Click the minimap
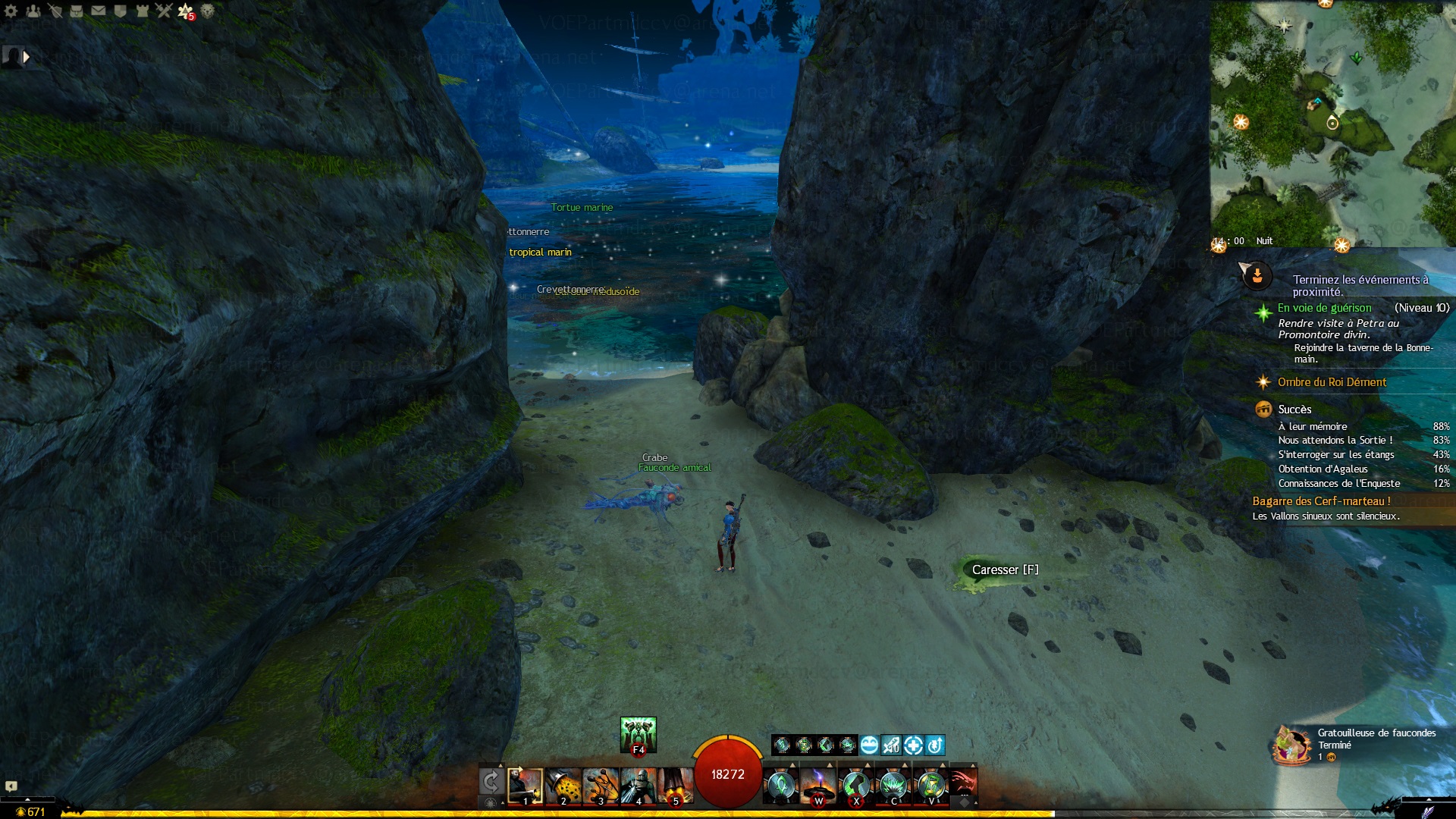This screenshot has width=1456, height=819. tap(1332, 123)
